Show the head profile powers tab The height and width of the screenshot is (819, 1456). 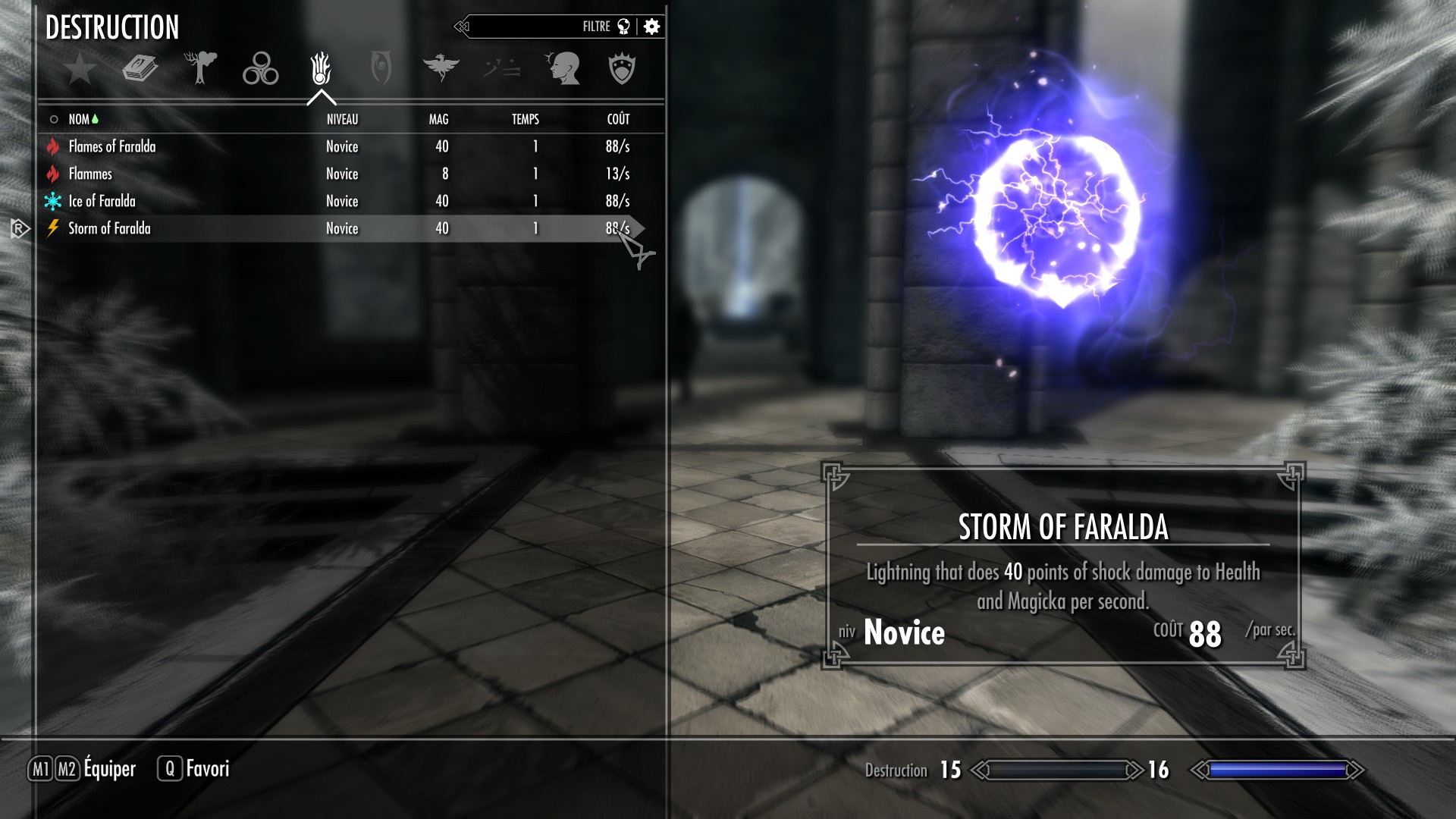click(563, 69)
